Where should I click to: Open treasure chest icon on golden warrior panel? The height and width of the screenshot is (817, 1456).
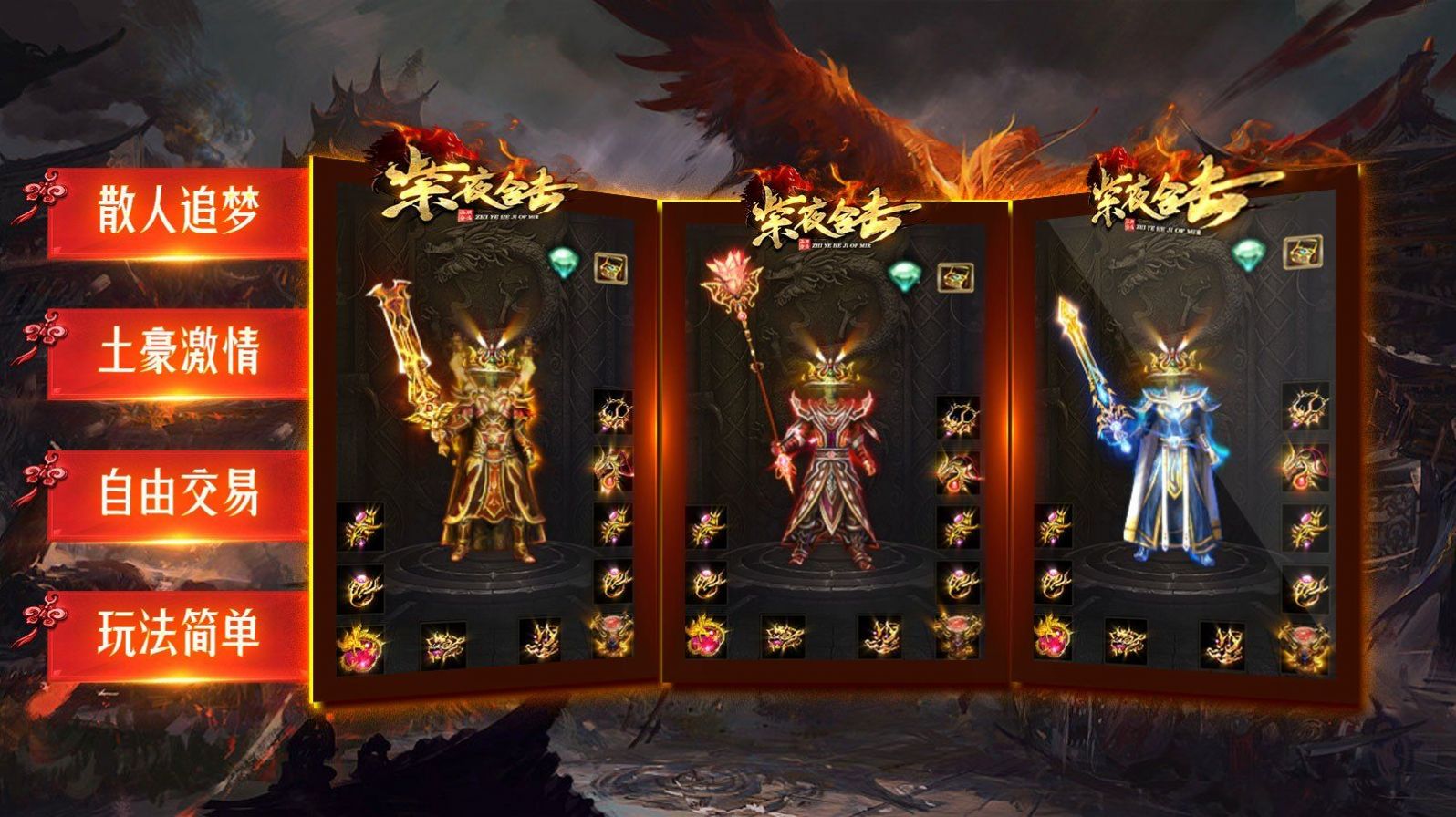[610, 266]
